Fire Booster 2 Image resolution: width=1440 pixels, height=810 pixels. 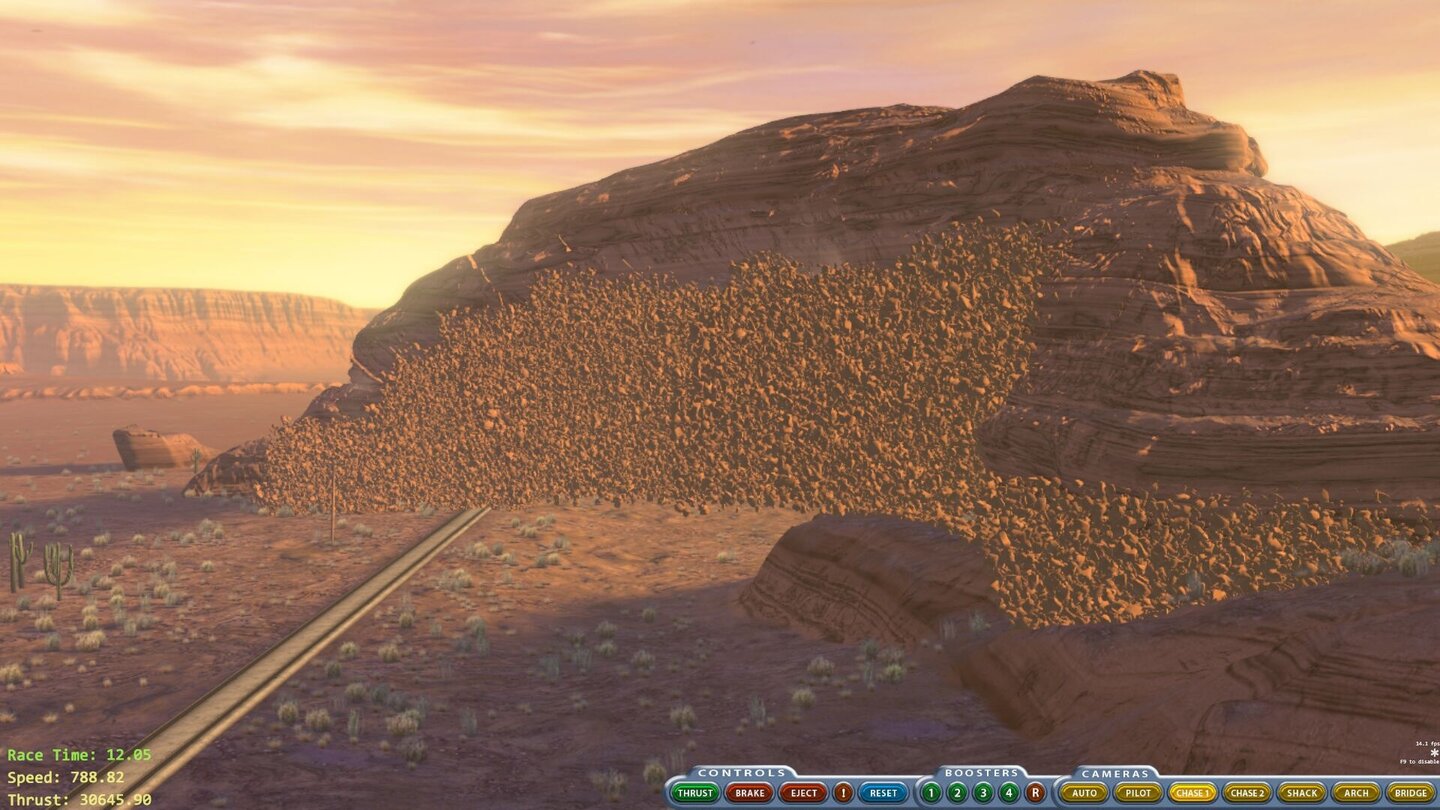pos(958,793)
